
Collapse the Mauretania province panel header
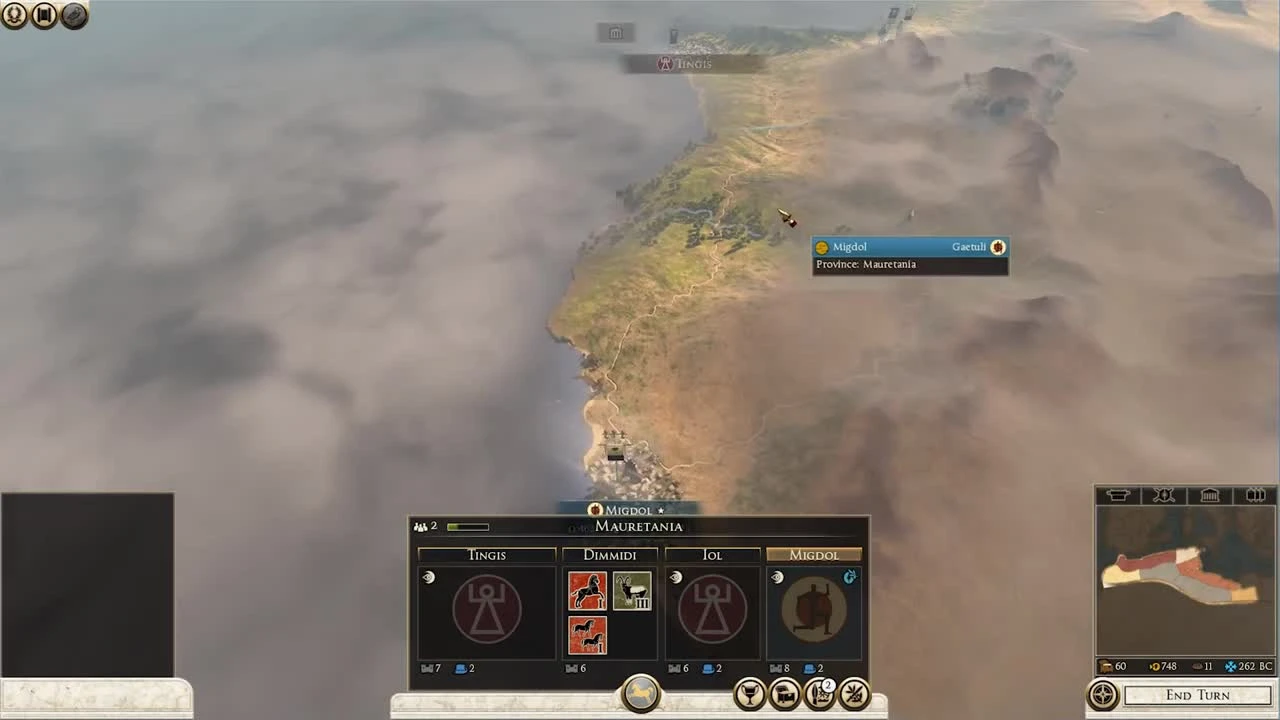click(x=640, y=527)
